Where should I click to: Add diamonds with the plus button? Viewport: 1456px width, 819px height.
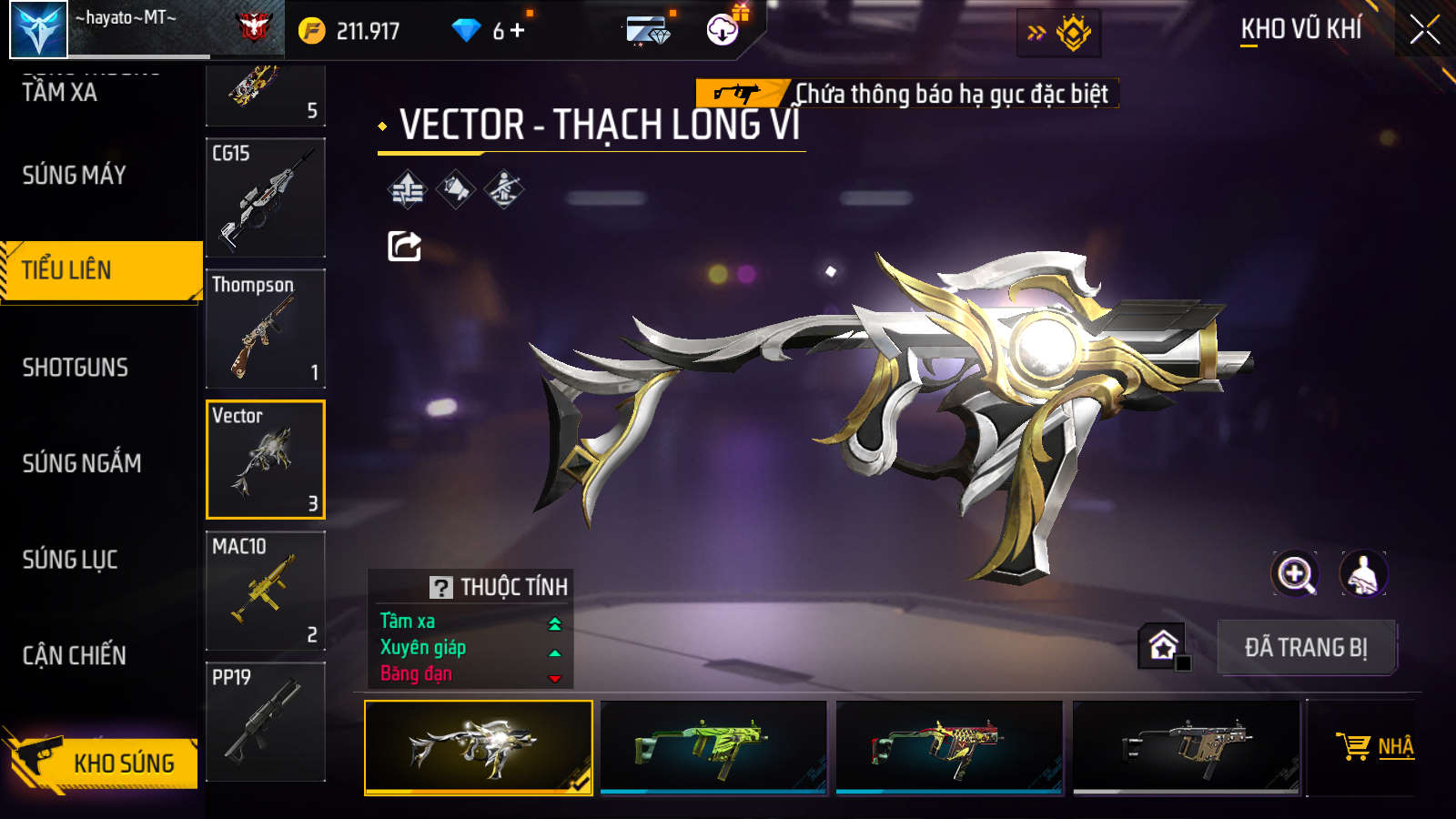point(518,31)
